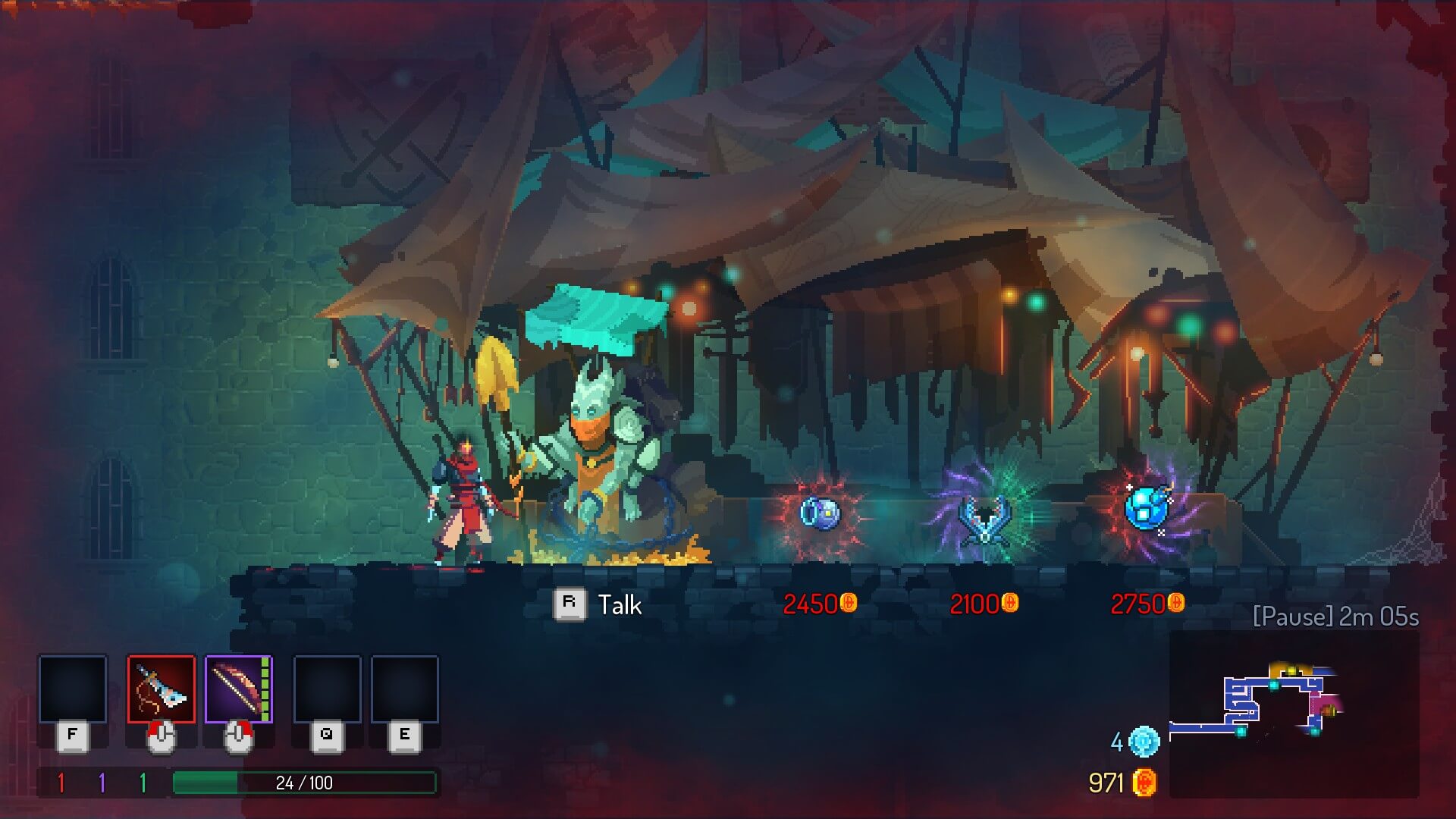Open the dungeon minimap
Screen dimensions: 1456x819
click(1294, 713)
